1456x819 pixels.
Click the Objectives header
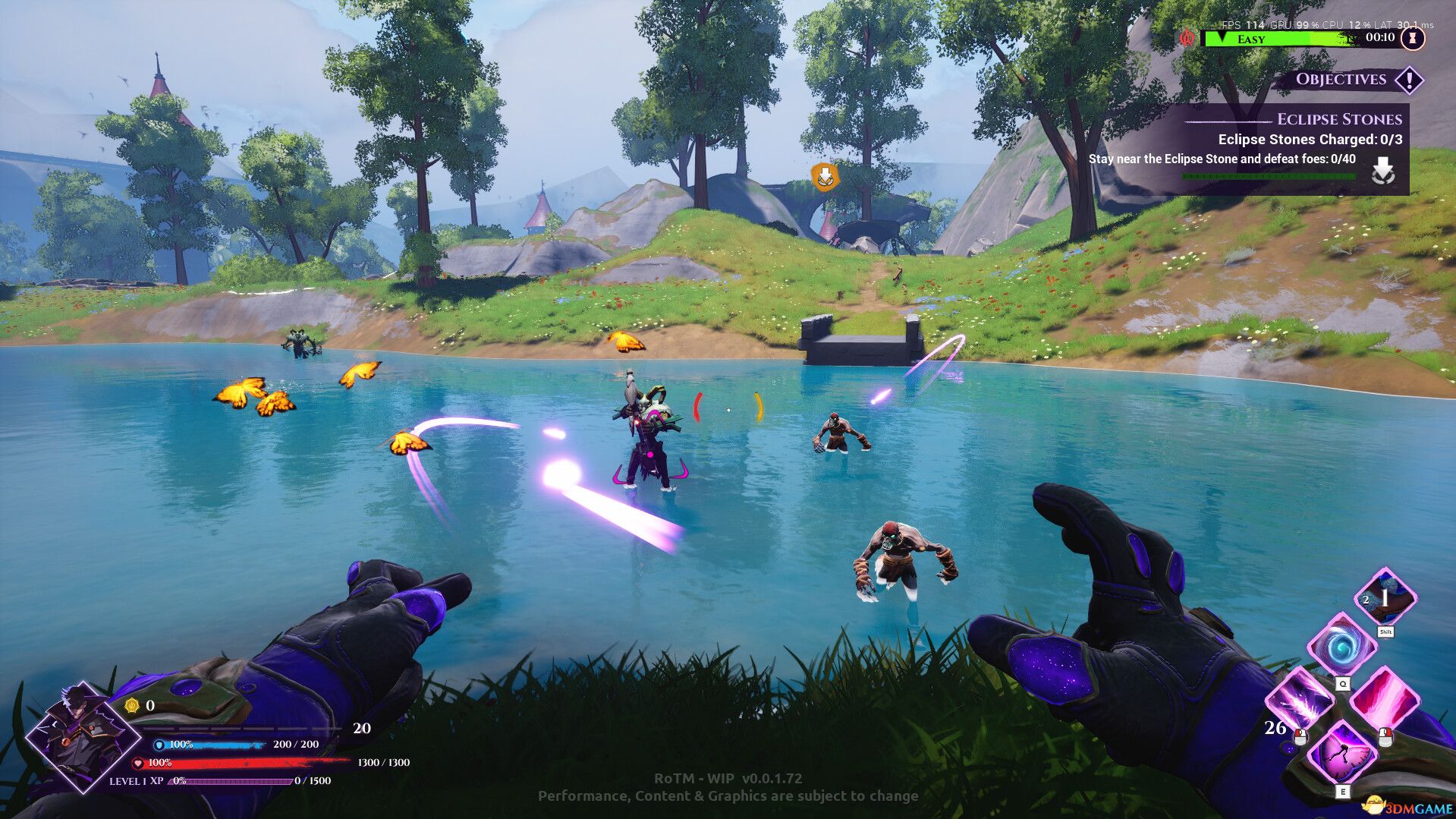pyautogui.click(x=1341, y=80)
